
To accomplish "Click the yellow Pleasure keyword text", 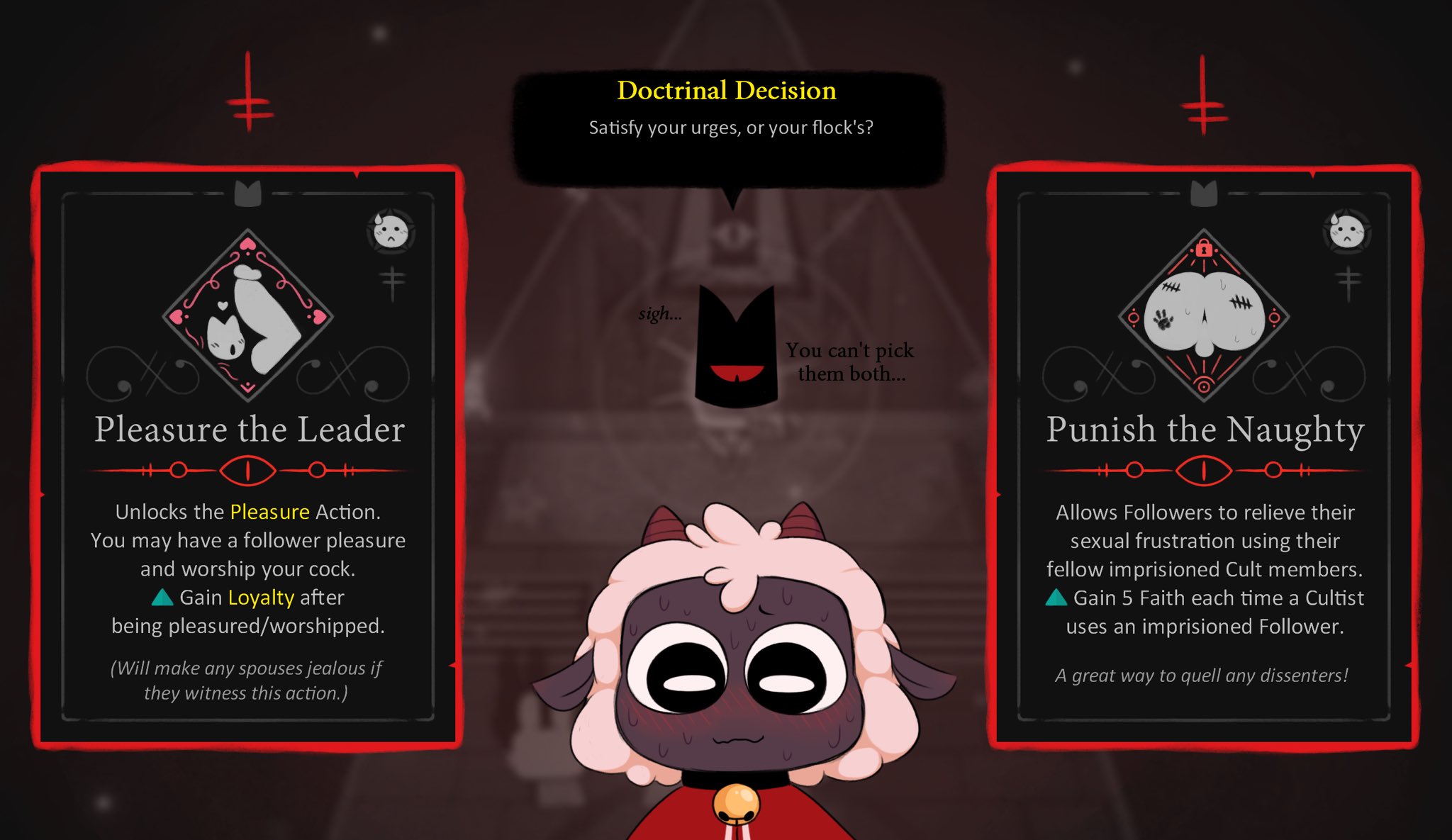I will 272,512.
